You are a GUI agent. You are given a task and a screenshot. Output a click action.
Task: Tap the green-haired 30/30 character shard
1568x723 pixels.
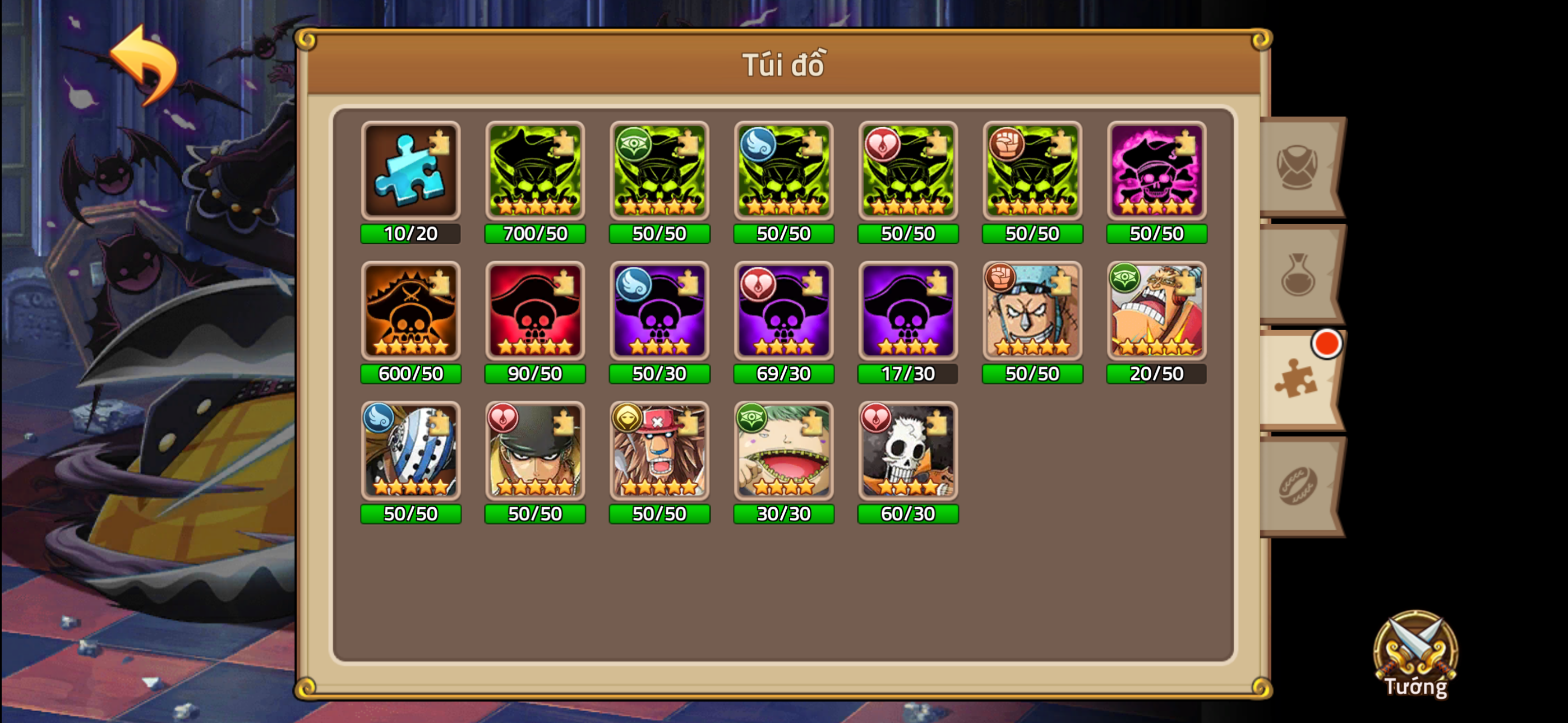pos(783,452)
